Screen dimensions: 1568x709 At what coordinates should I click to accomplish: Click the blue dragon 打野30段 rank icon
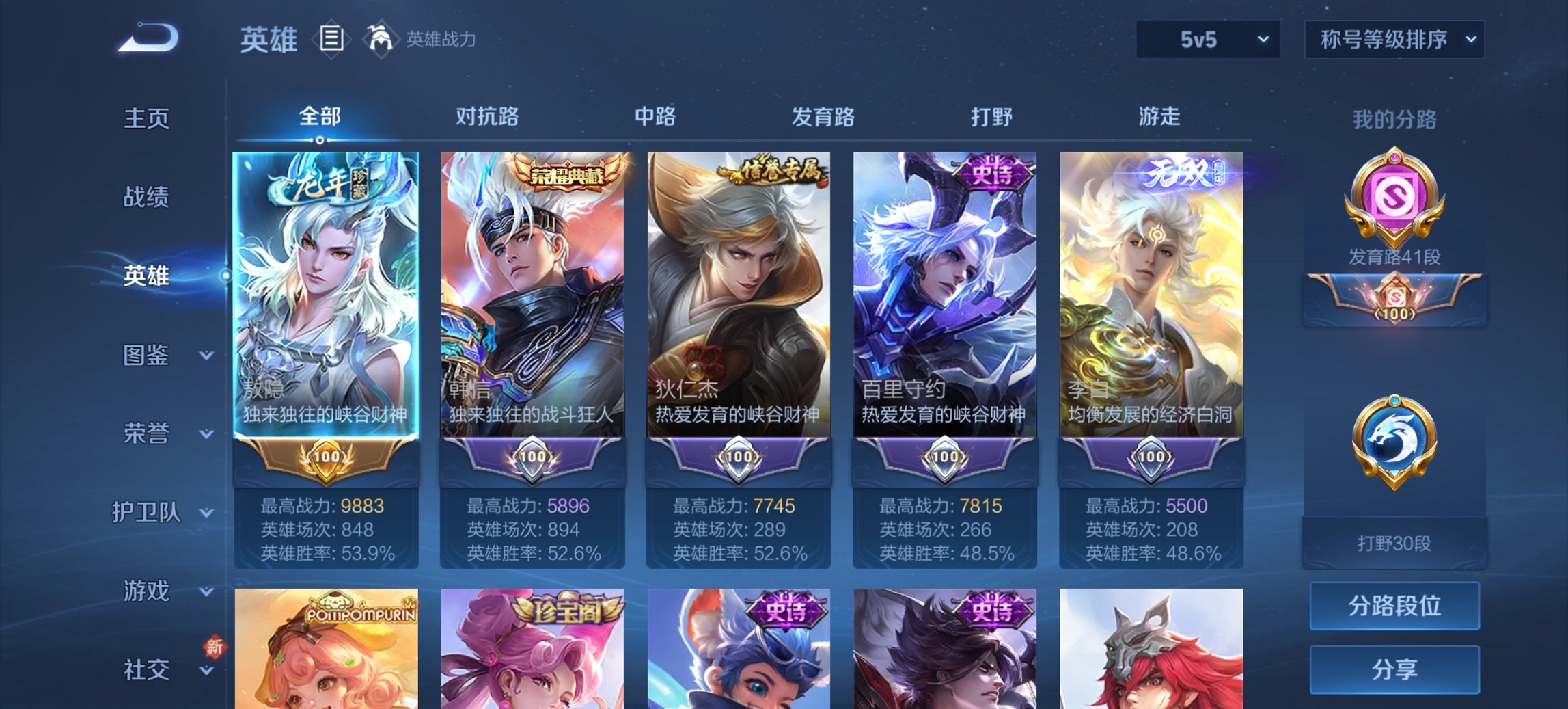point(1394,438)
